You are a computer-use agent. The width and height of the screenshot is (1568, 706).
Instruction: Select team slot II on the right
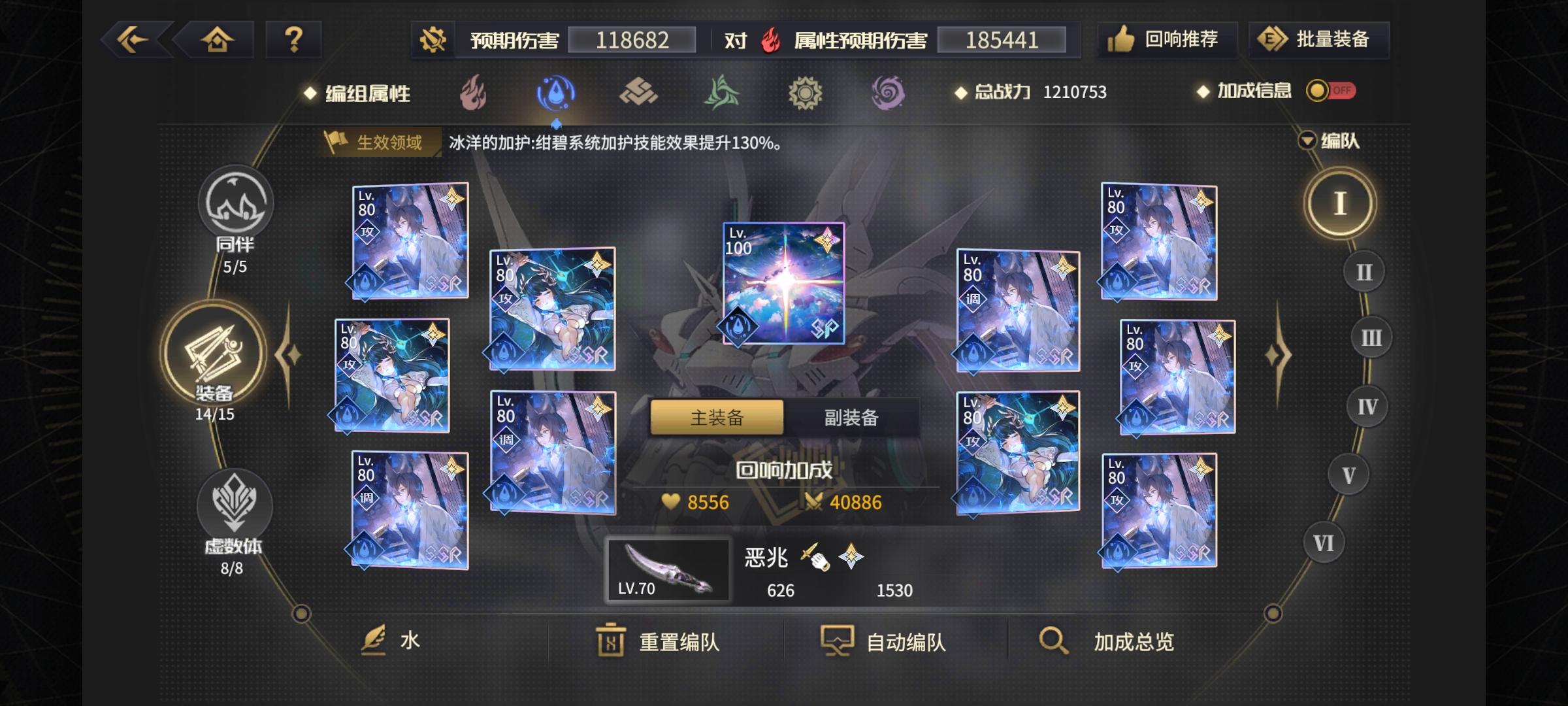[1364, 271]
